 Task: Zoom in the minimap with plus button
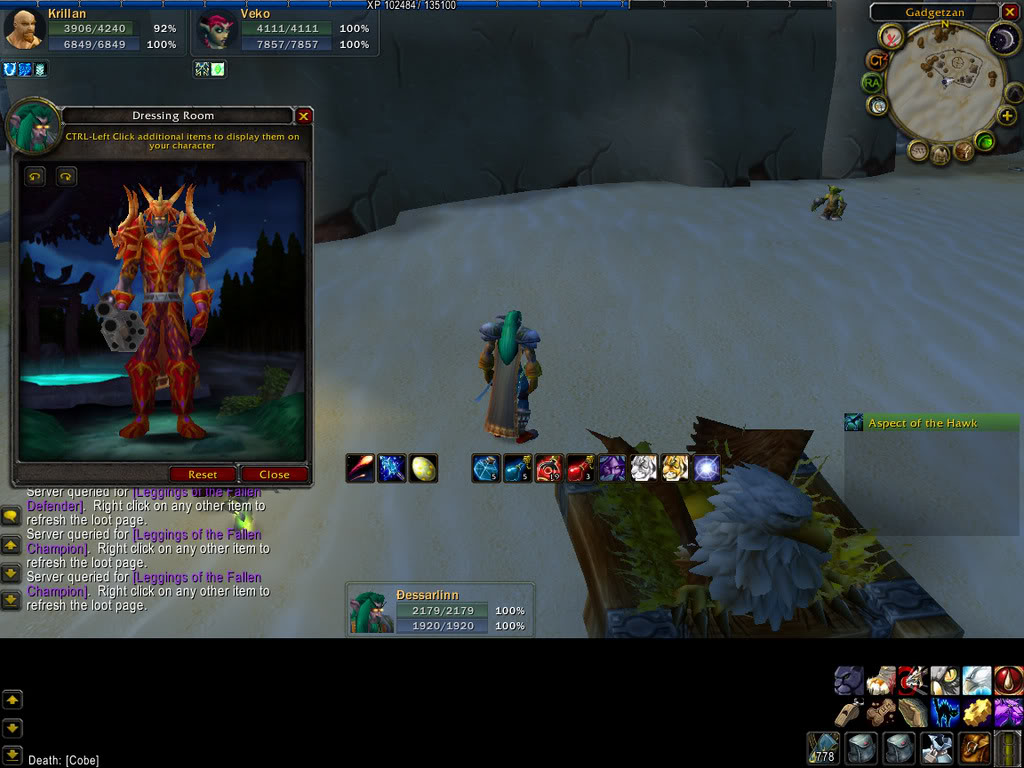pyautogui.click(x=1006, y=116)
